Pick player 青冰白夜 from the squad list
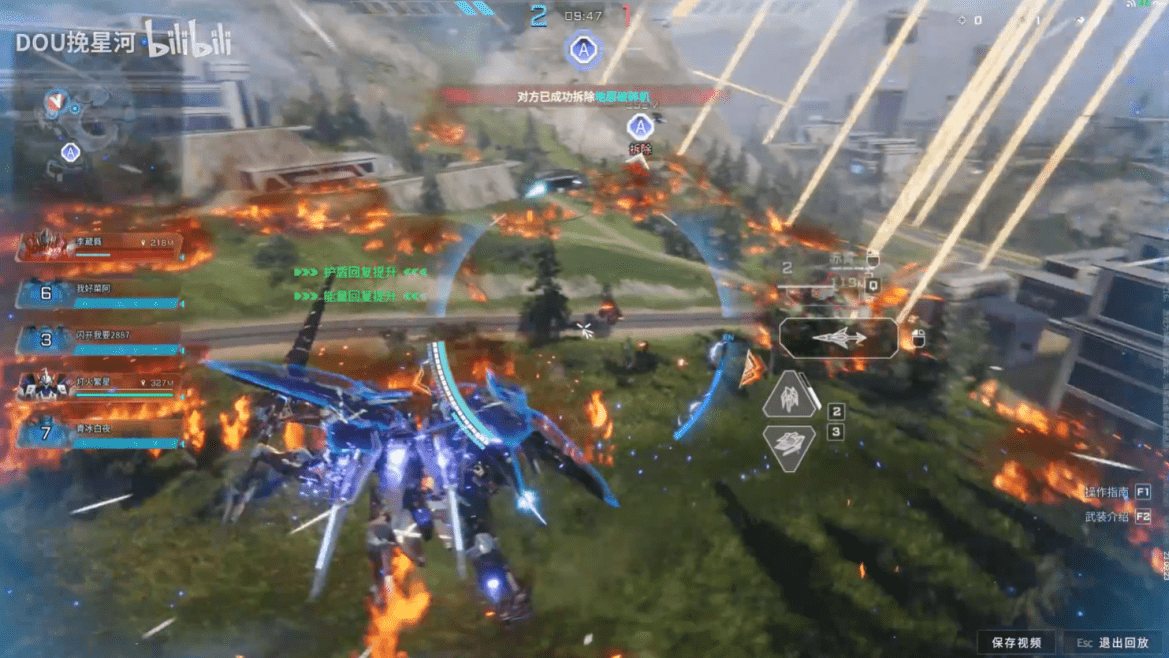 pyautogui.click(x=98, y=433)
